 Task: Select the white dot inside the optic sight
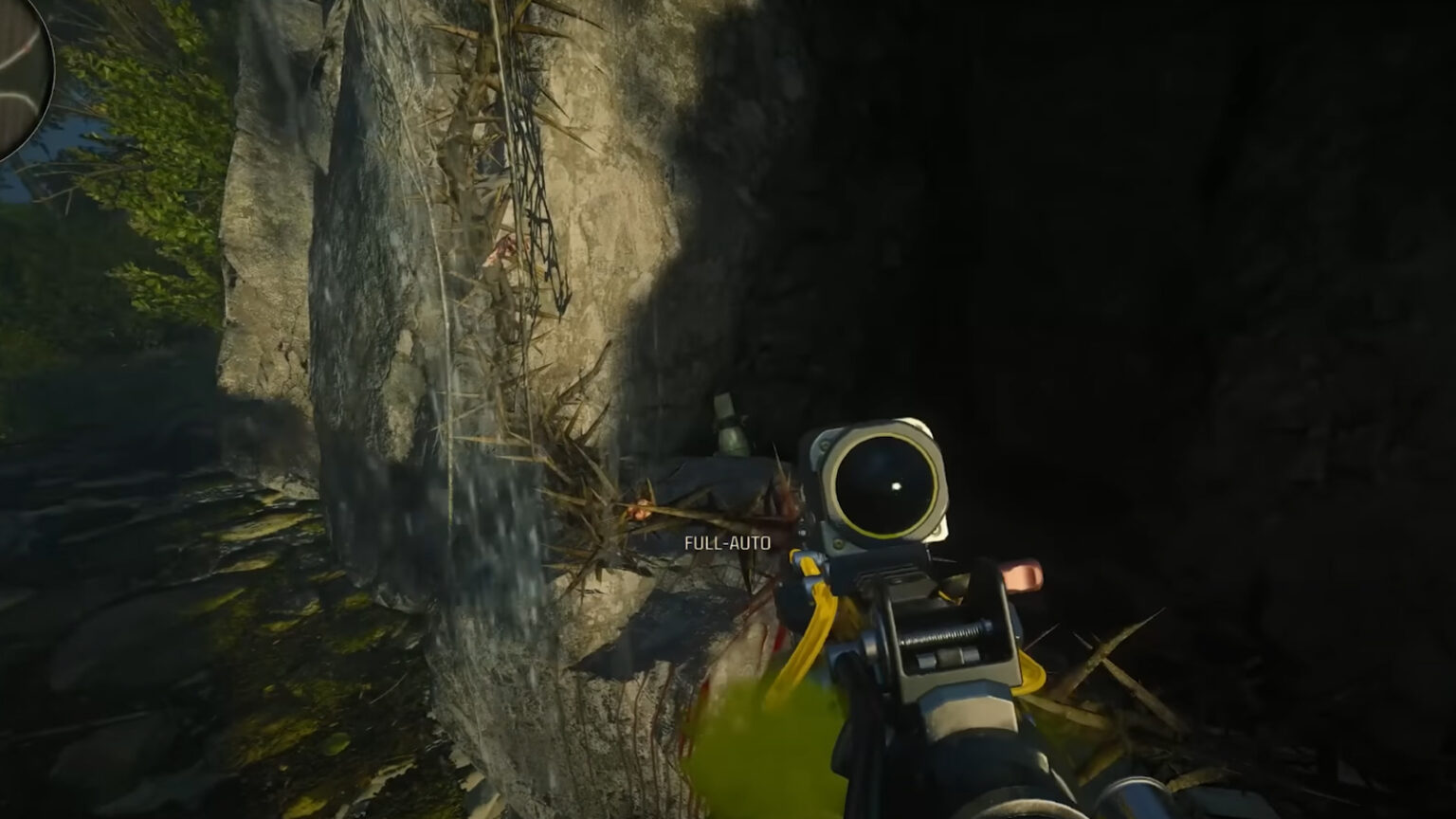tap(897, 487)
